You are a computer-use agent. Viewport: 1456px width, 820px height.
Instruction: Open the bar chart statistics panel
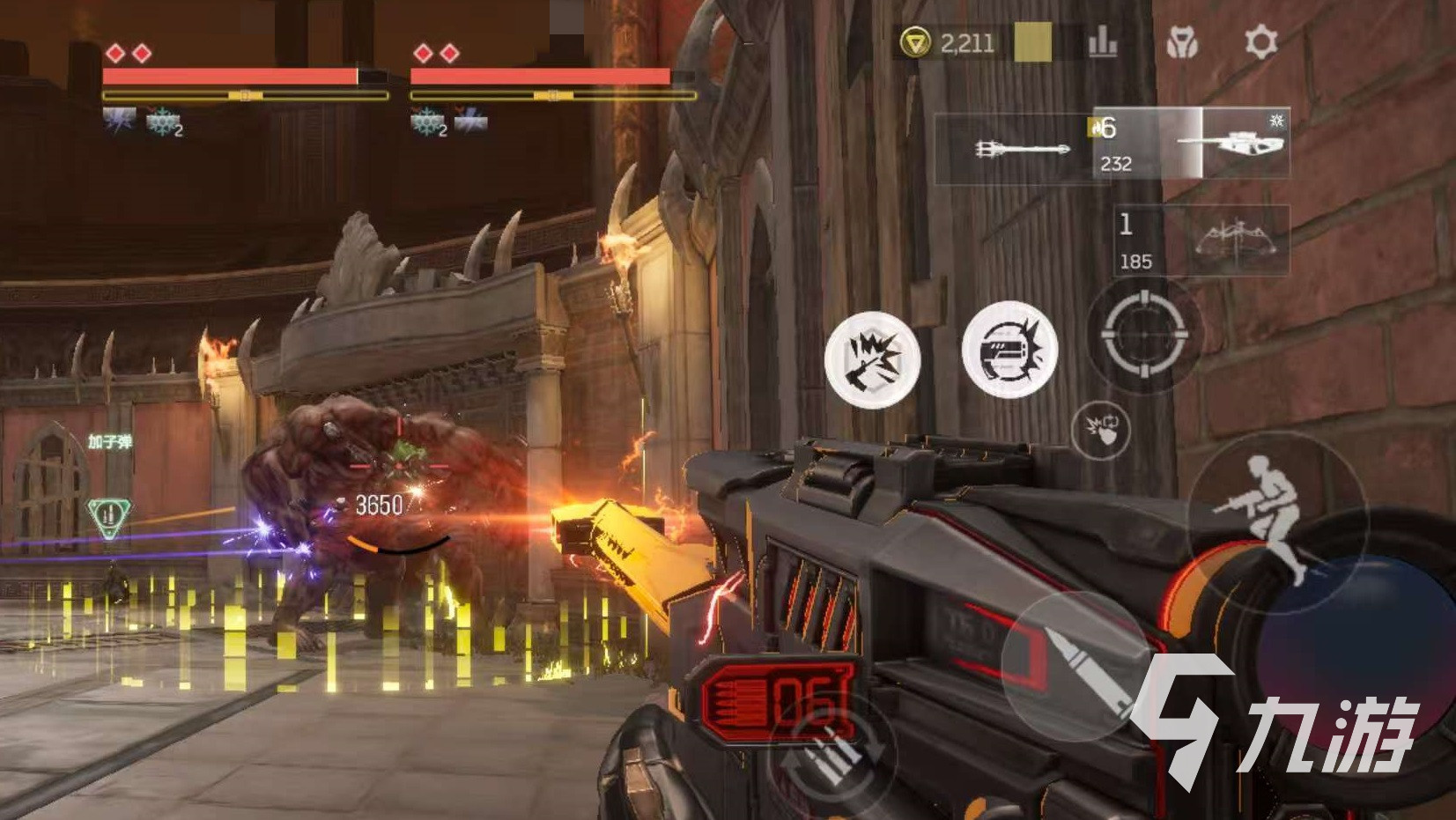click(1103, 41)
